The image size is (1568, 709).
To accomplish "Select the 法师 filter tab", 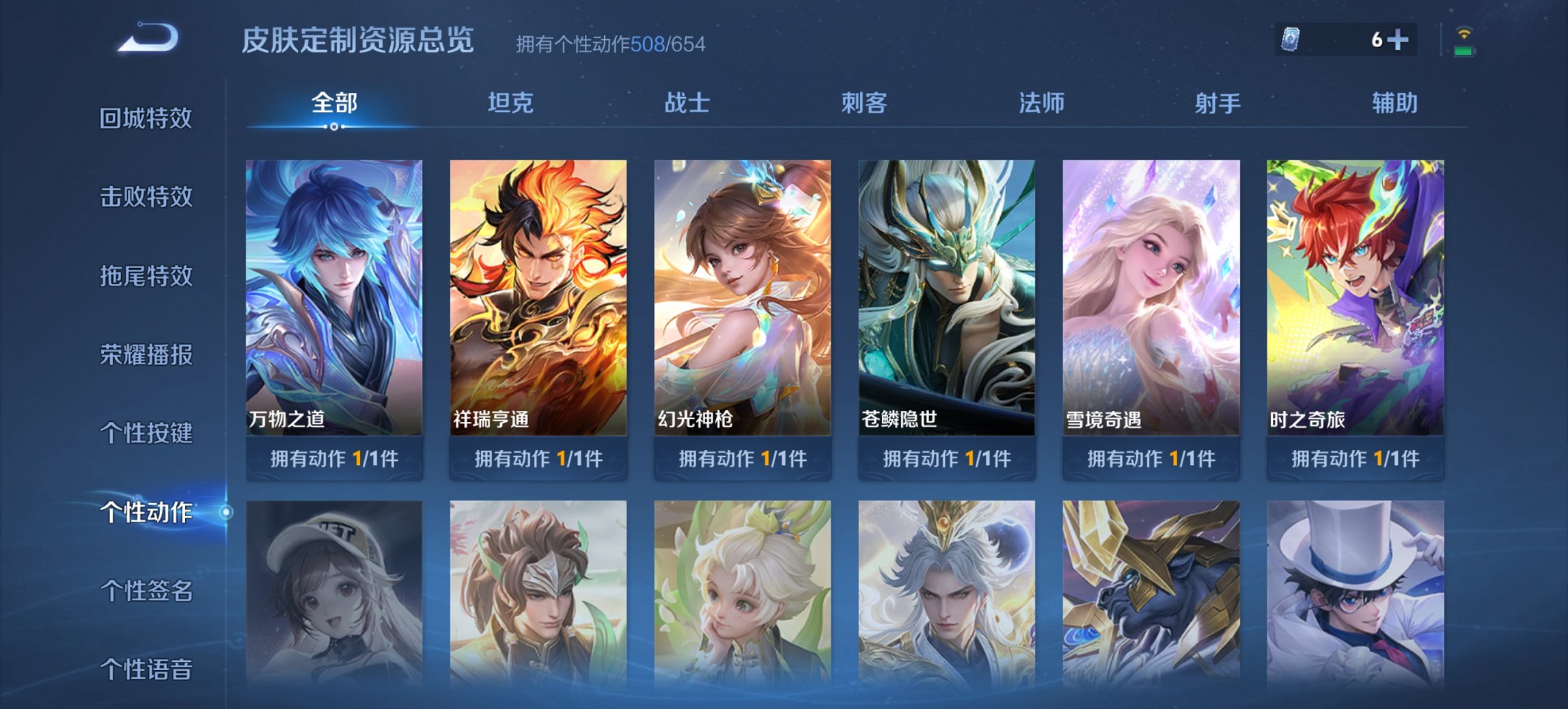I will tap(1040, 104).
